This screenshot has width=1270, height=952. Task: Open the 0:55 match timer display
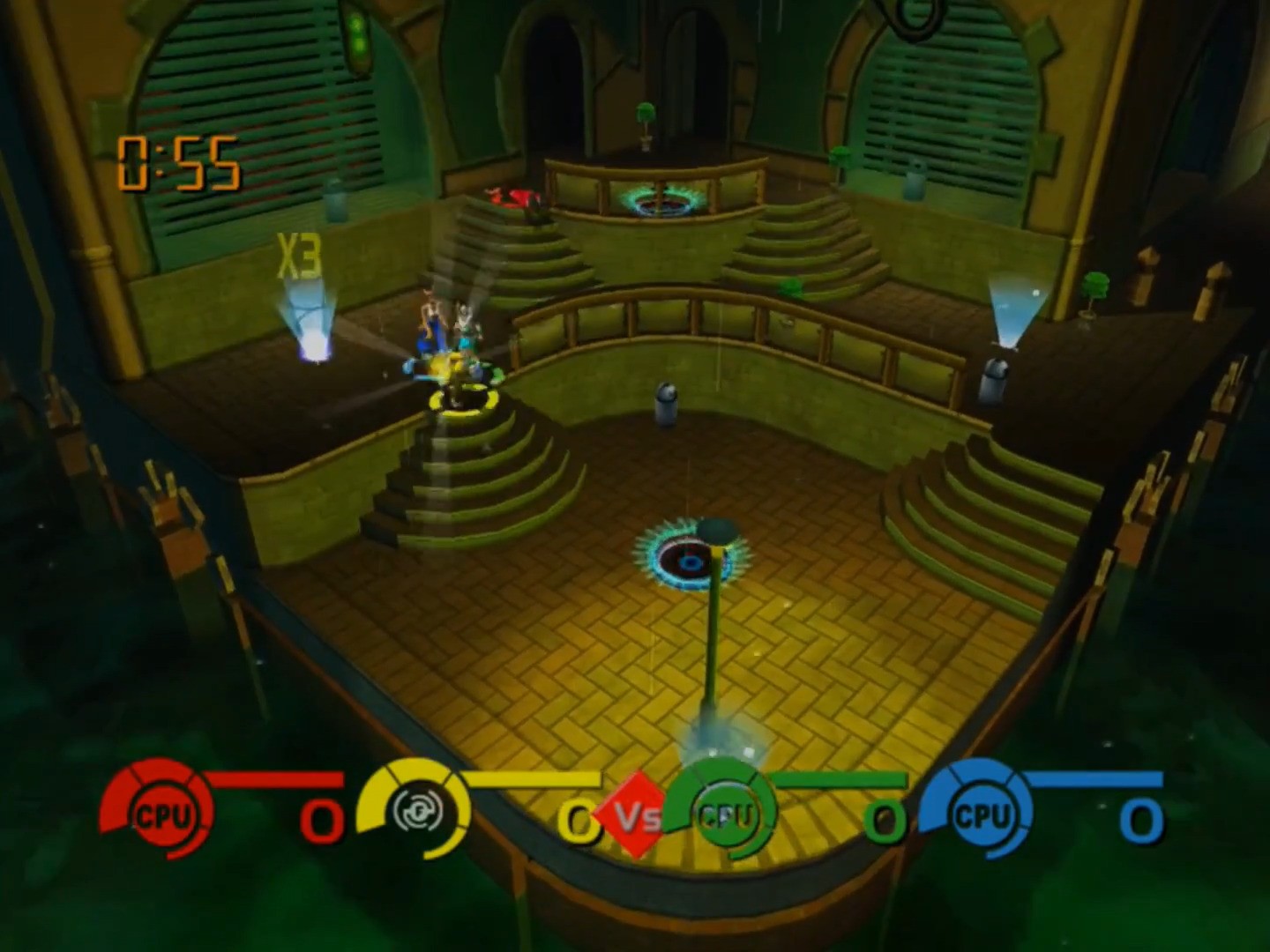pos(177,163)
